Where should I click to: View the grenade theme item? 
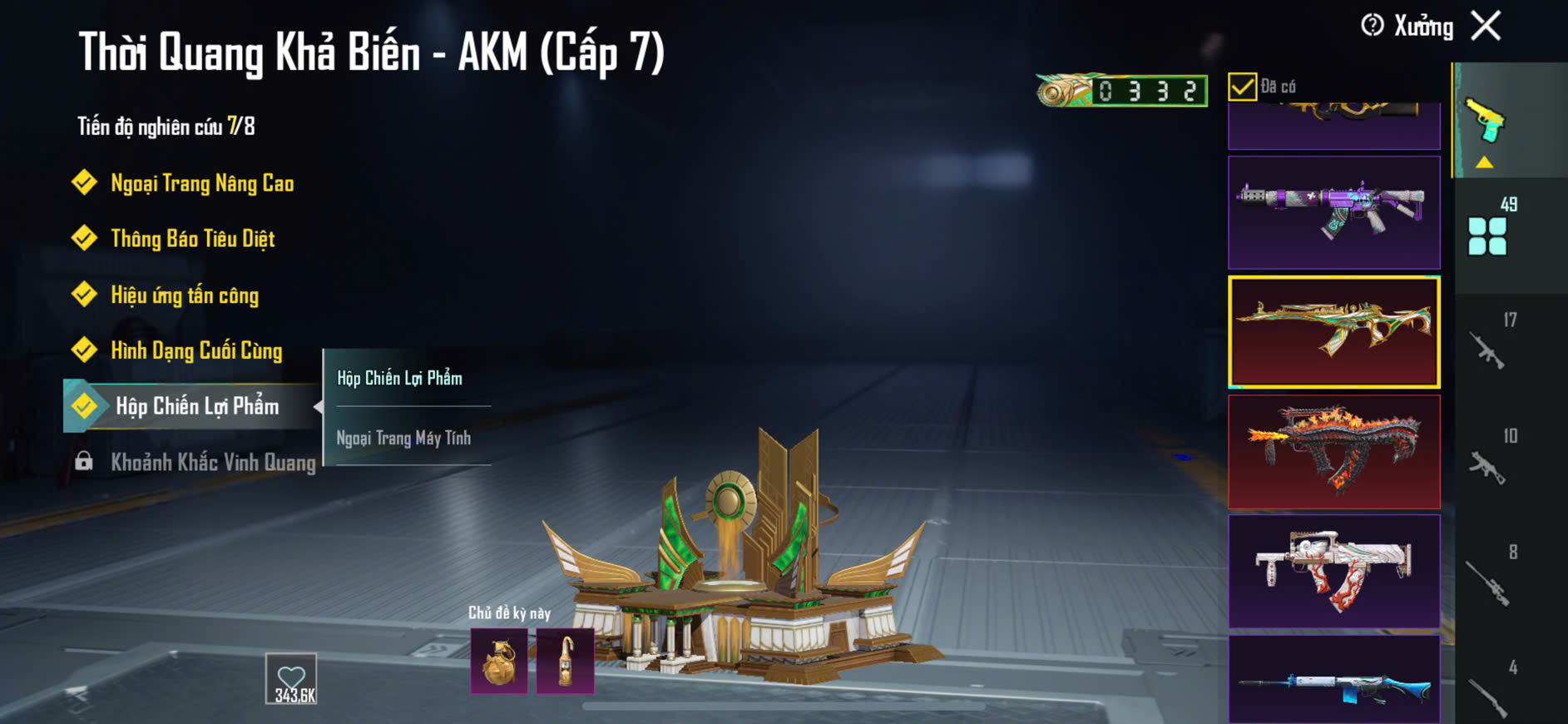click(x=499, y=662)
